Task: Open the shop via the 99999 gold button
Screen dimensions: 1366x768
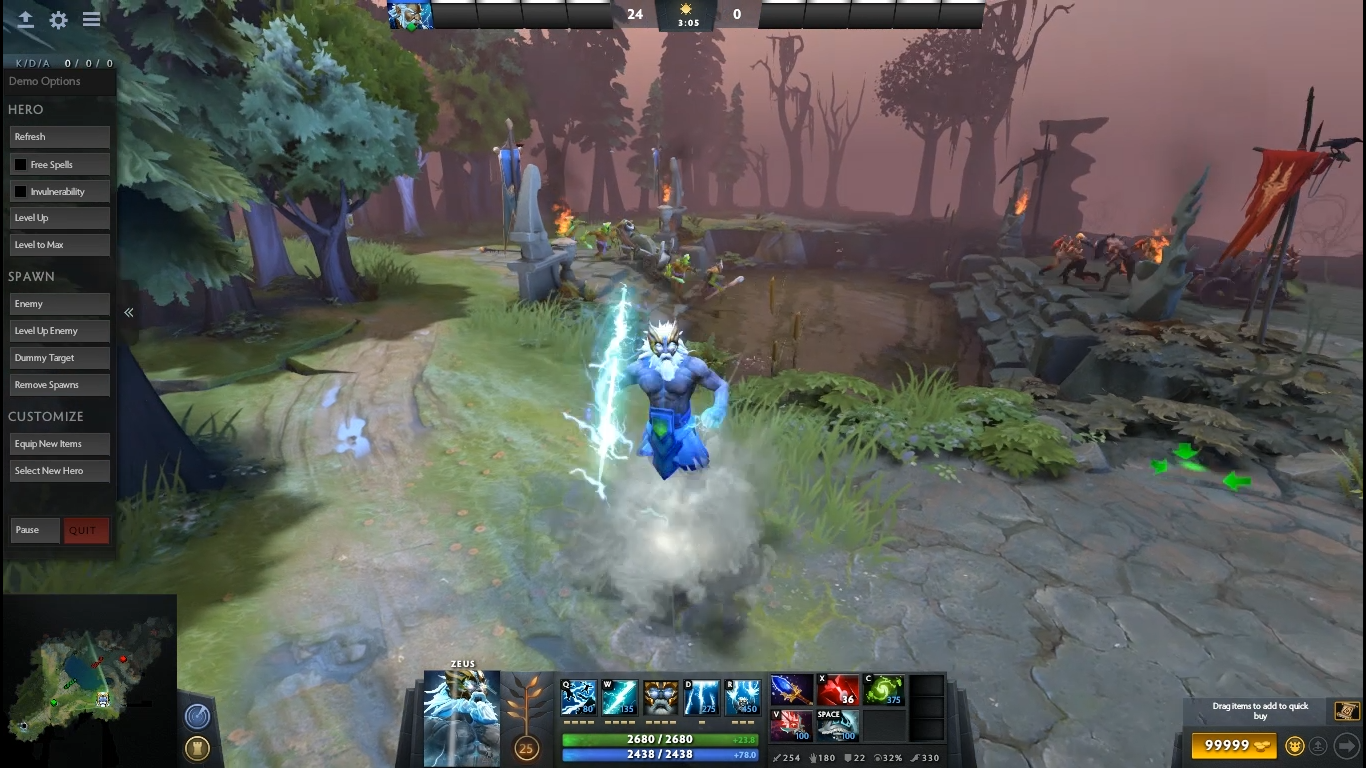Action: point(1234,745)
